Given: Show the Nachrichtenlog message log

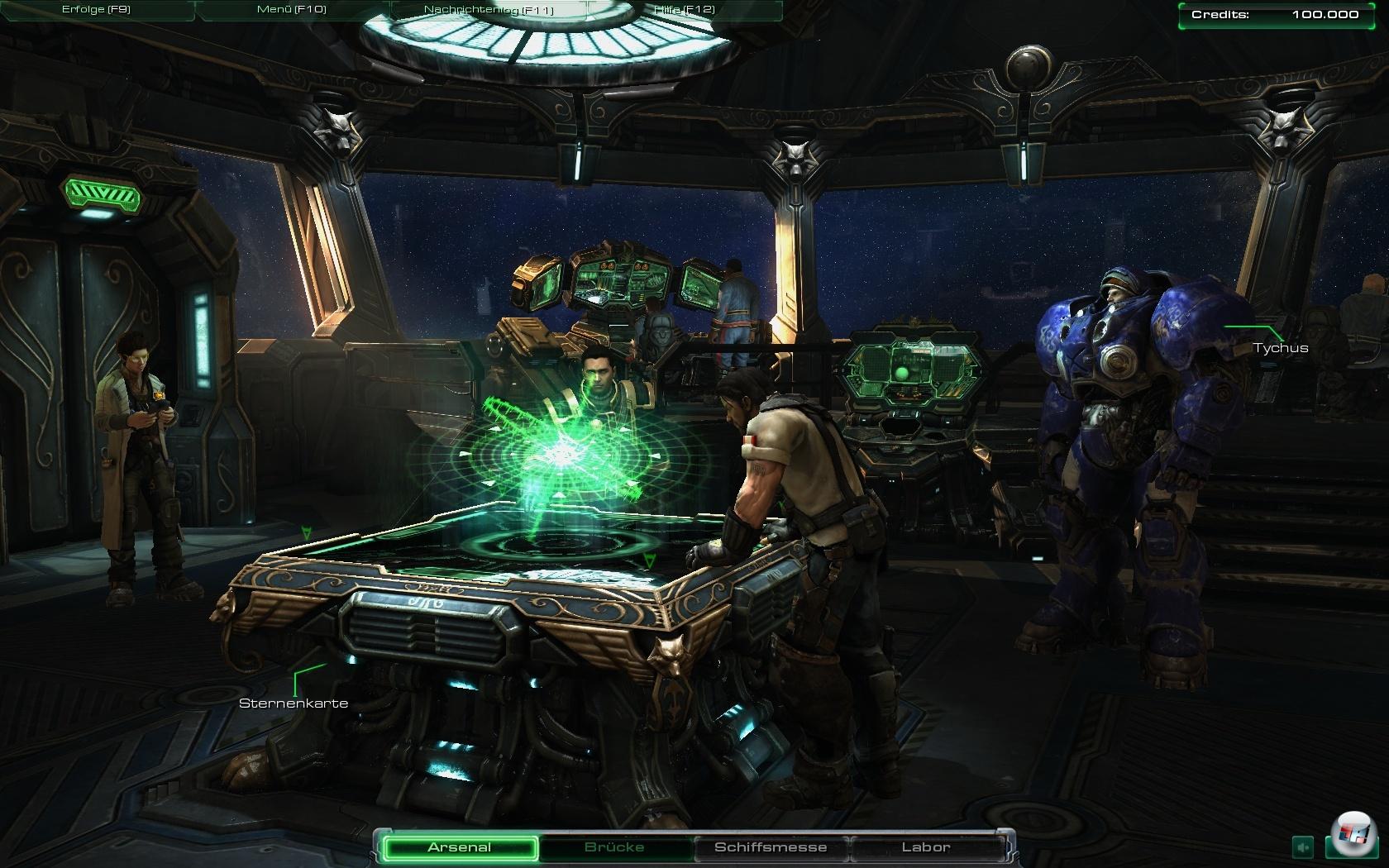Looking at the screenshot, I should (489, 10).
